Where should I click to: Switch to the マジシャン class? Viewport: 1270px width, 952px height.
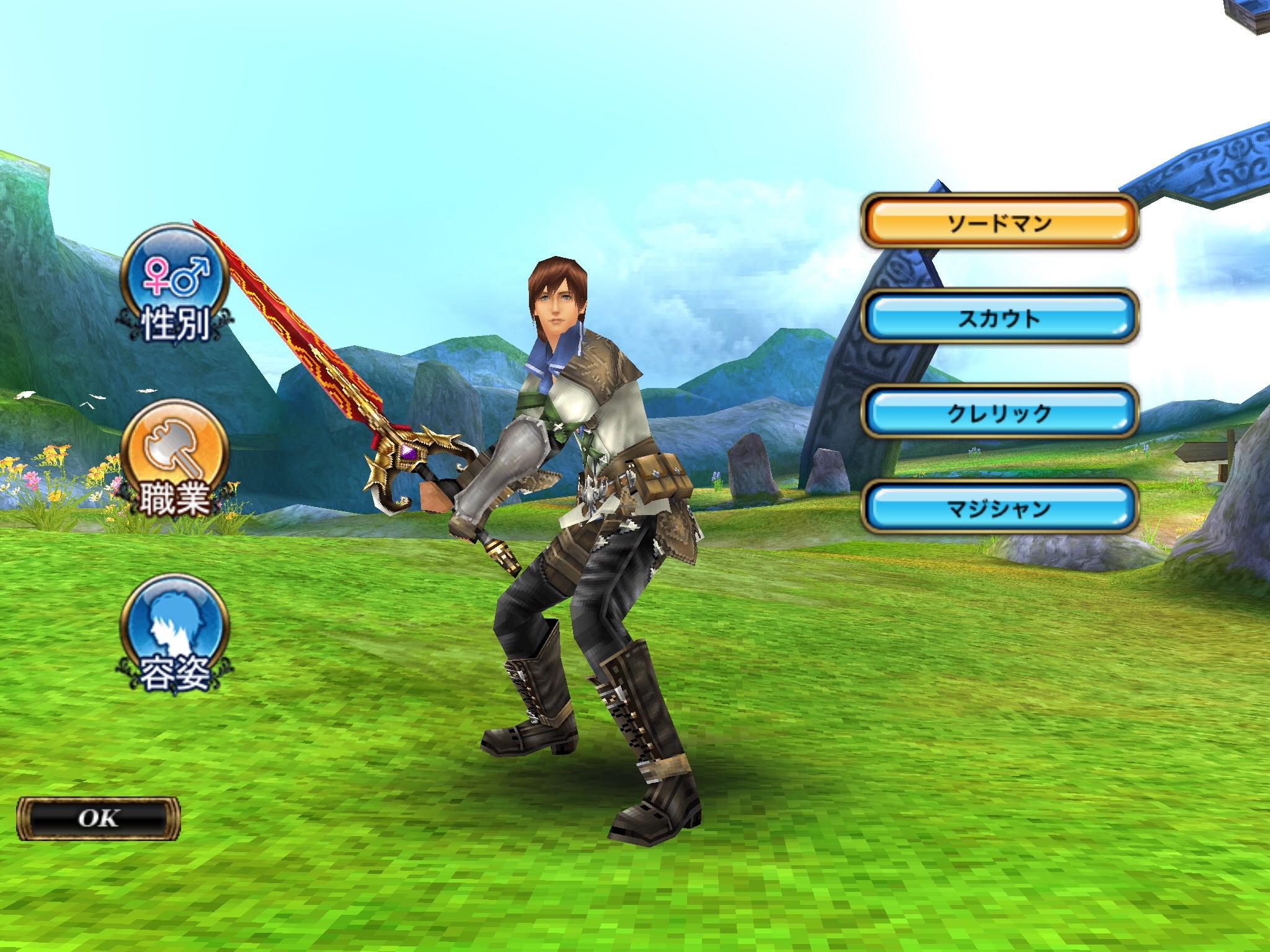[1000, 508]
